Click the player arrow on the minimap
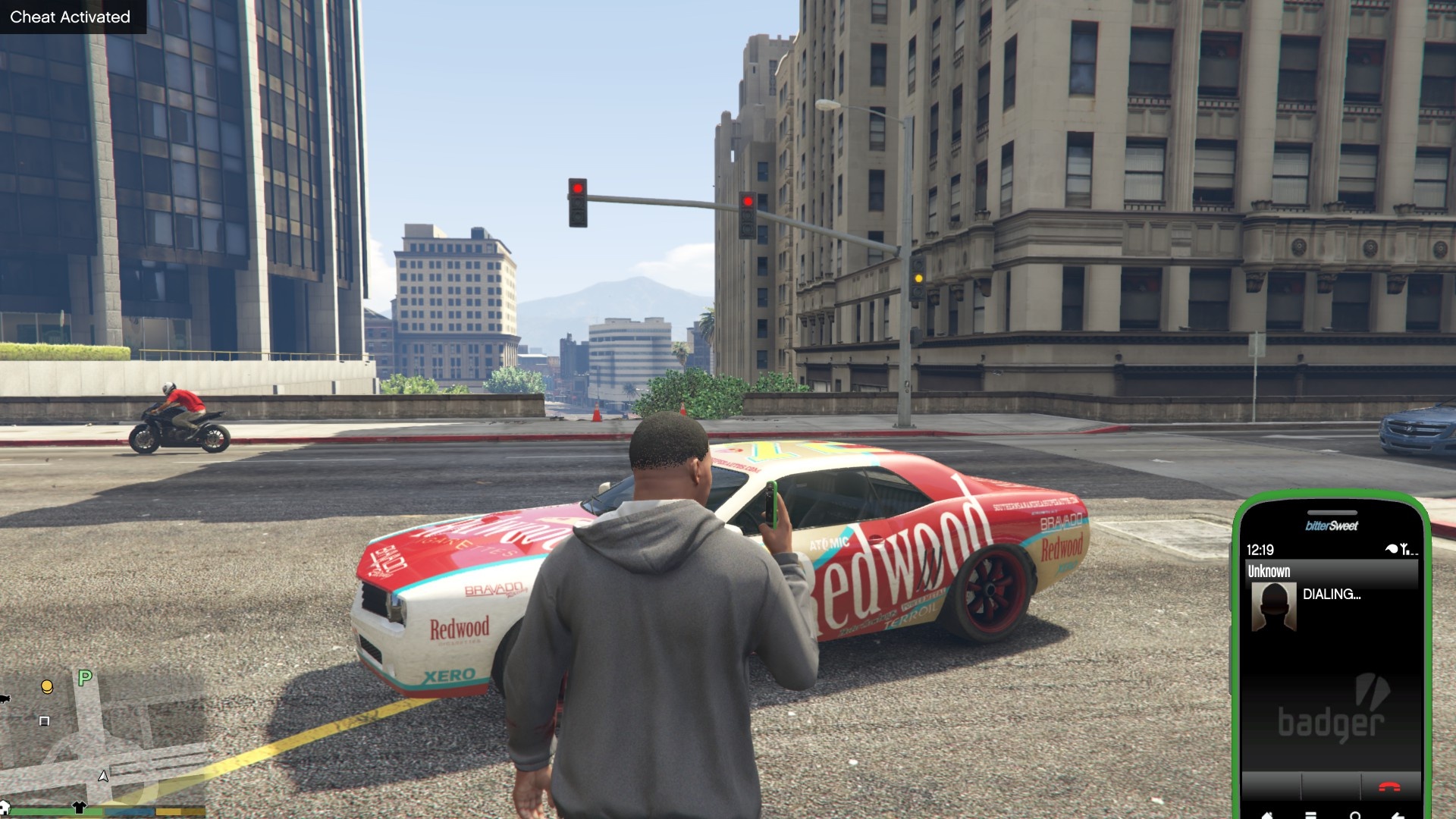This screenshot has height=819, width=1456. point(103,776)
